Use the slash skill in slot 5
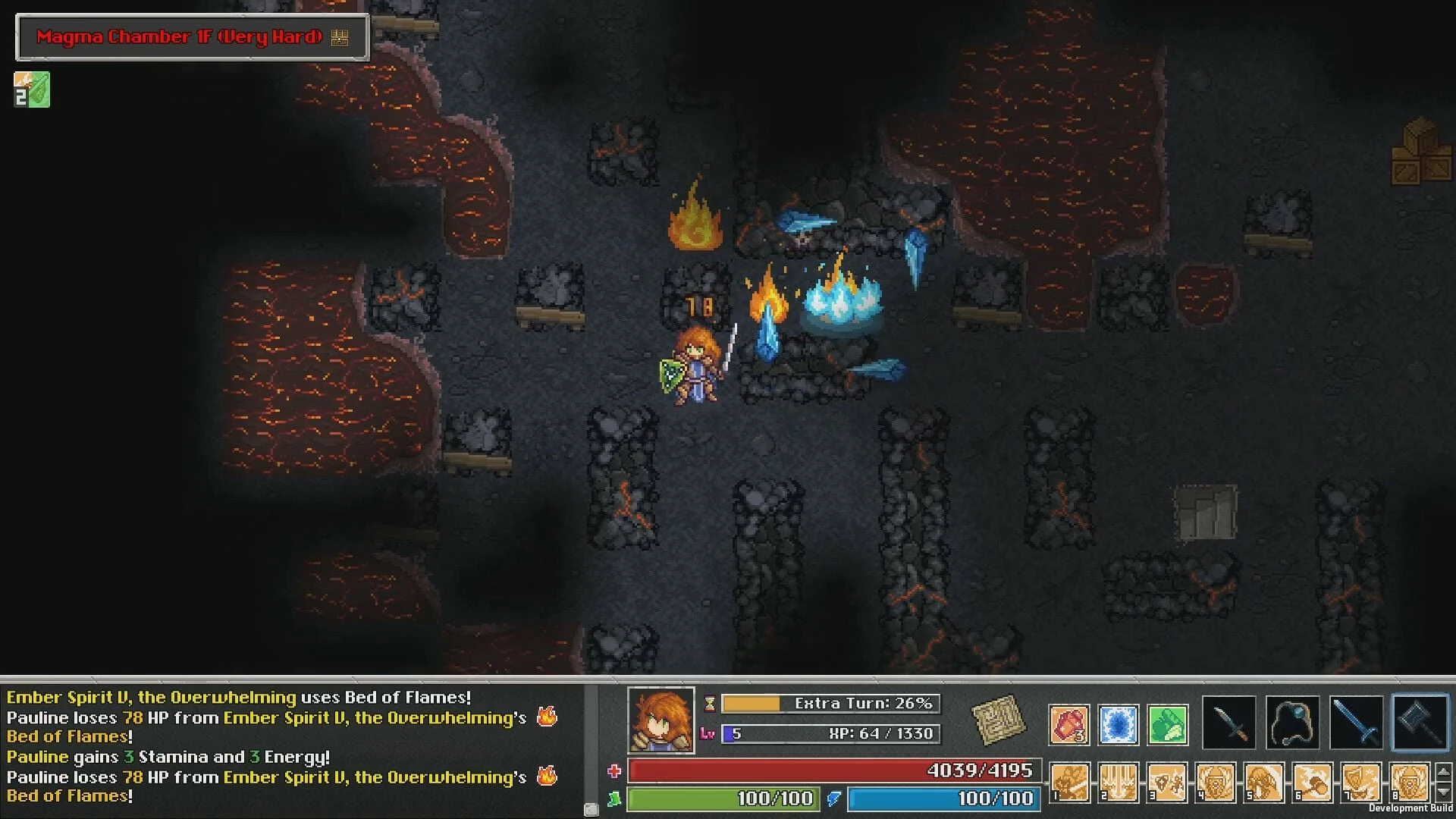This screenshot has height=819, width=1456. point(1264,783)
